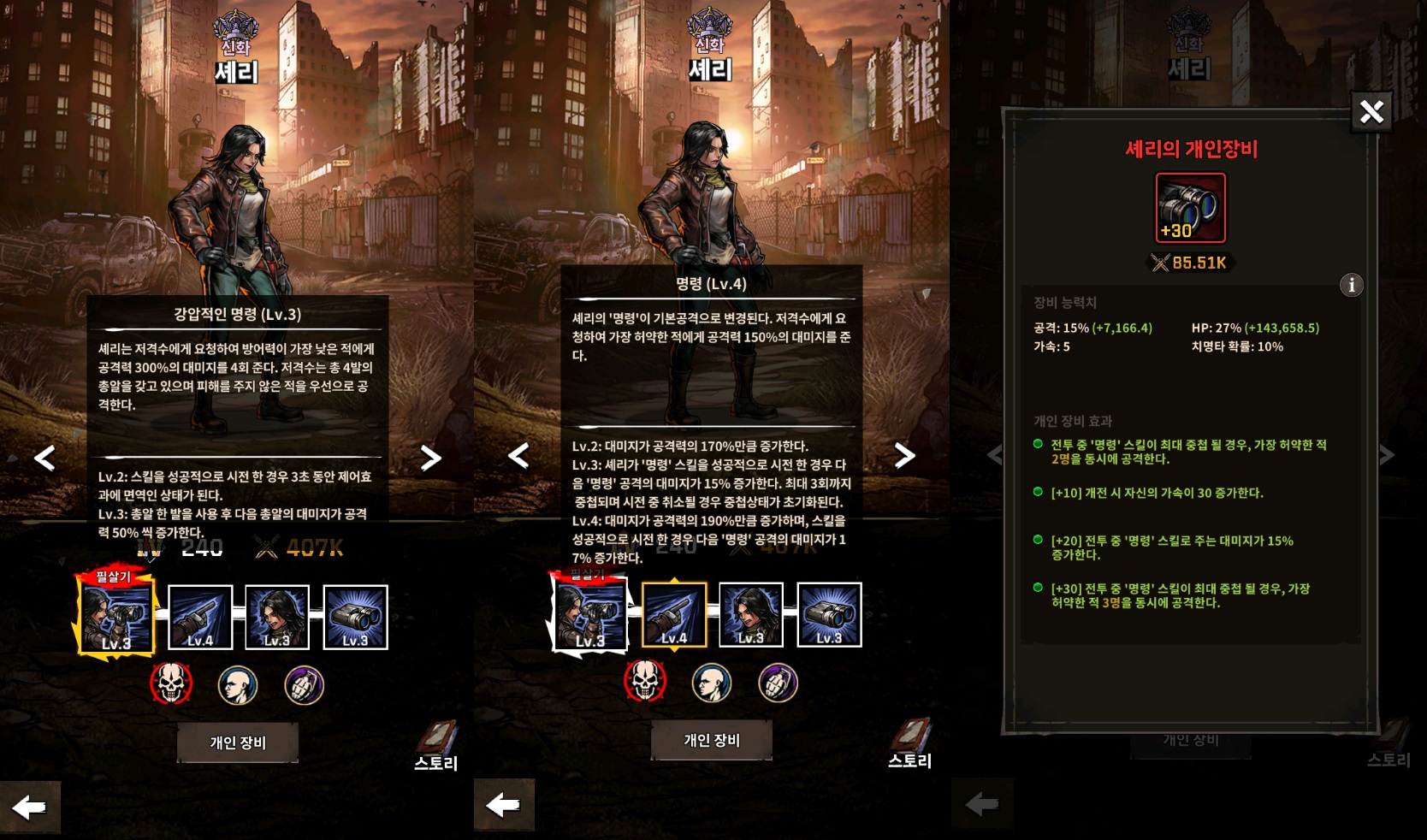Select the purple grenade icon under 명령 (Lv.4)
Screen dimensions: 1427x840
click(778, 683)
